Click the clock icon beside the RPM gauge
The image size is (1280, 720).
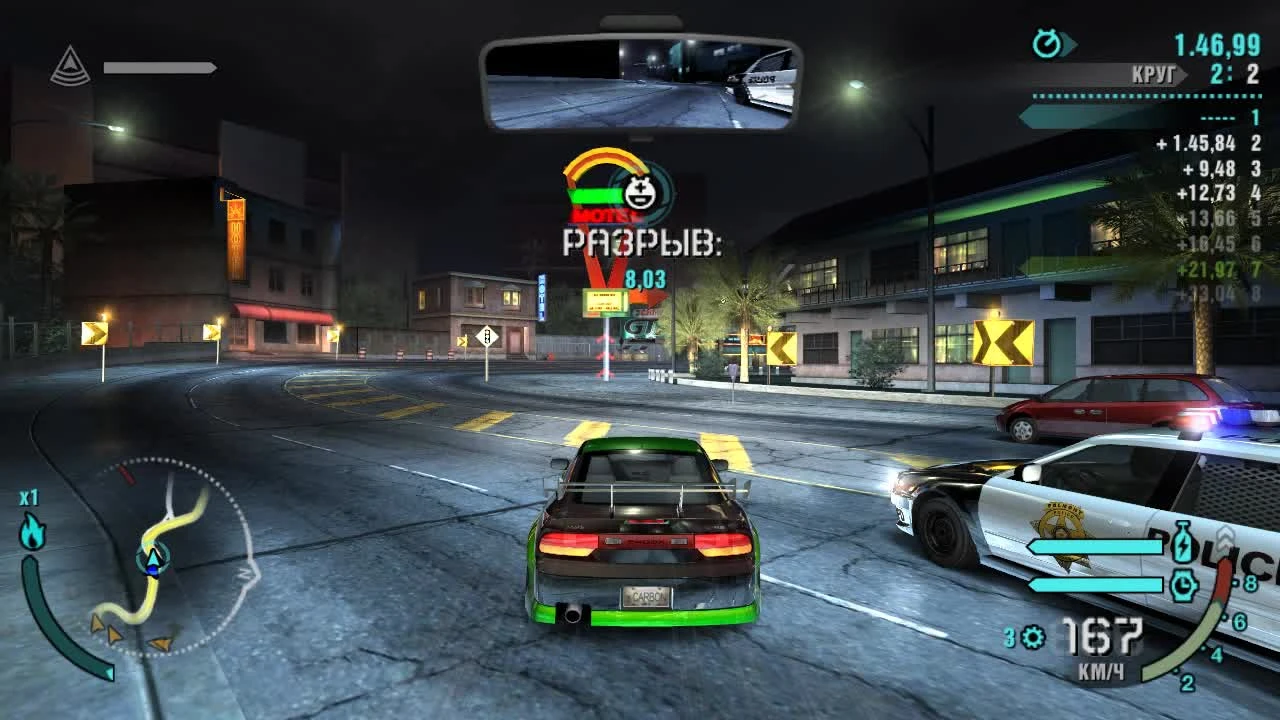[x=1183, y=585]
